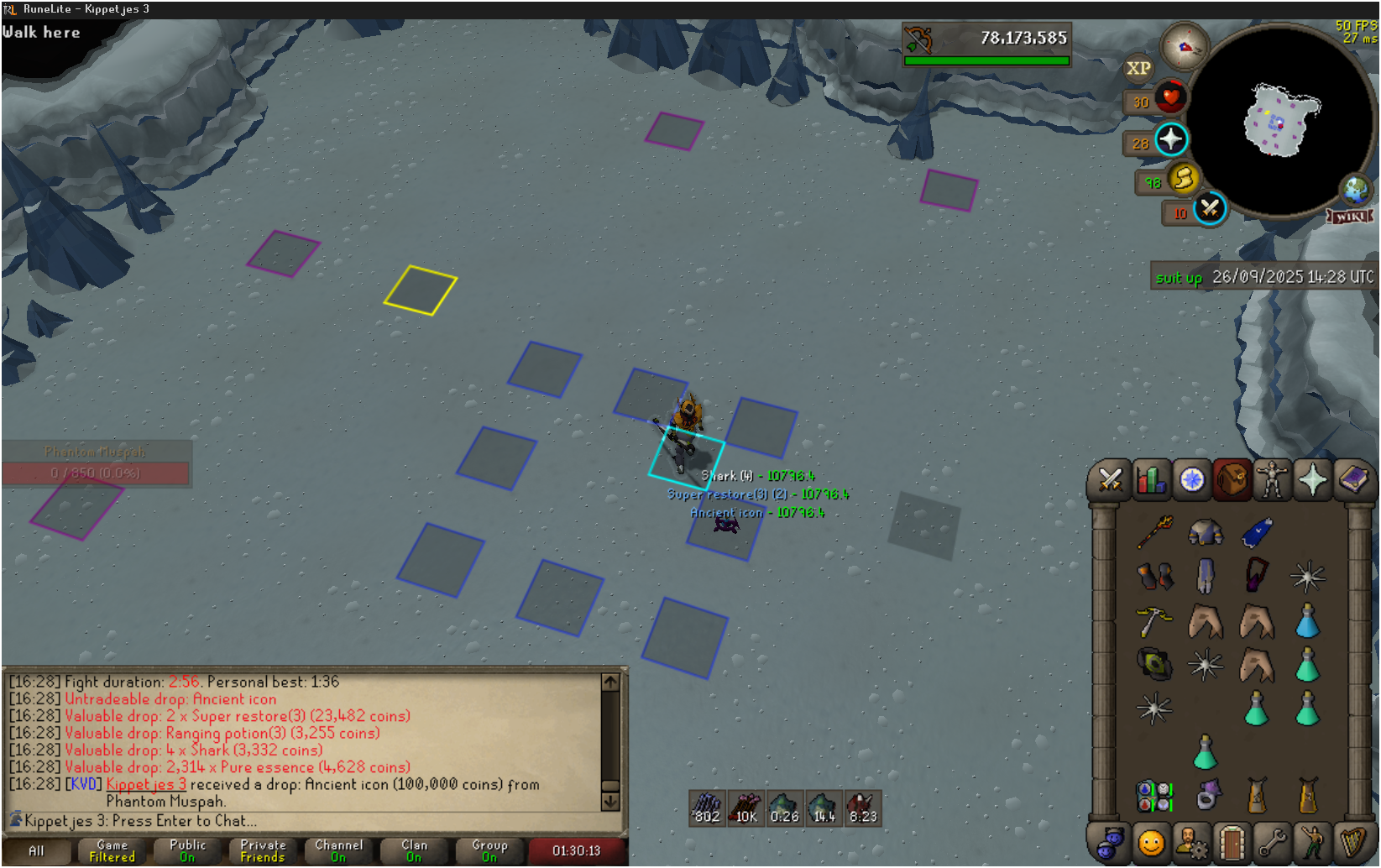Select the purple gem ring item
The width and height of the screenshot is (1381, 868).
tap(1206, 795)
